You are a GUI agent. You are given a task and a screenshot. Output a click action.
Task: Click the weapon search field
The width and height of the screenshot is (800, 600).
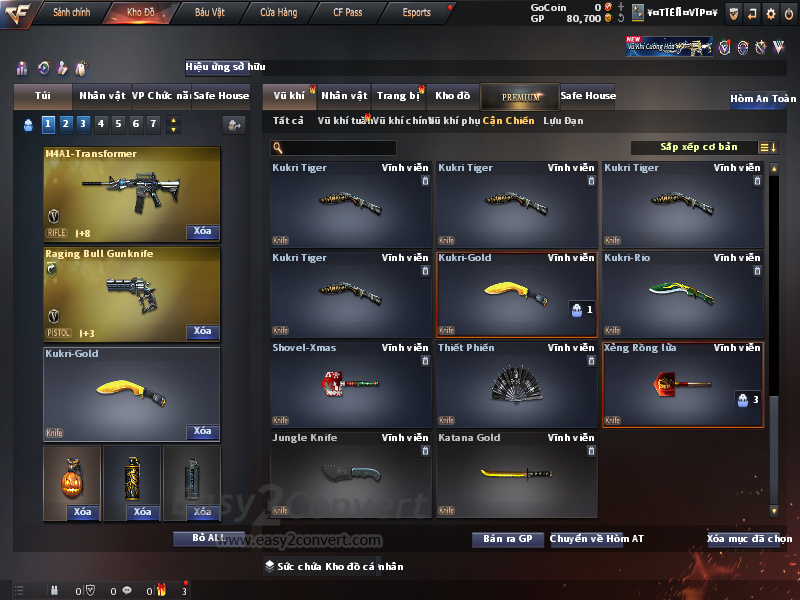[334, 148]
